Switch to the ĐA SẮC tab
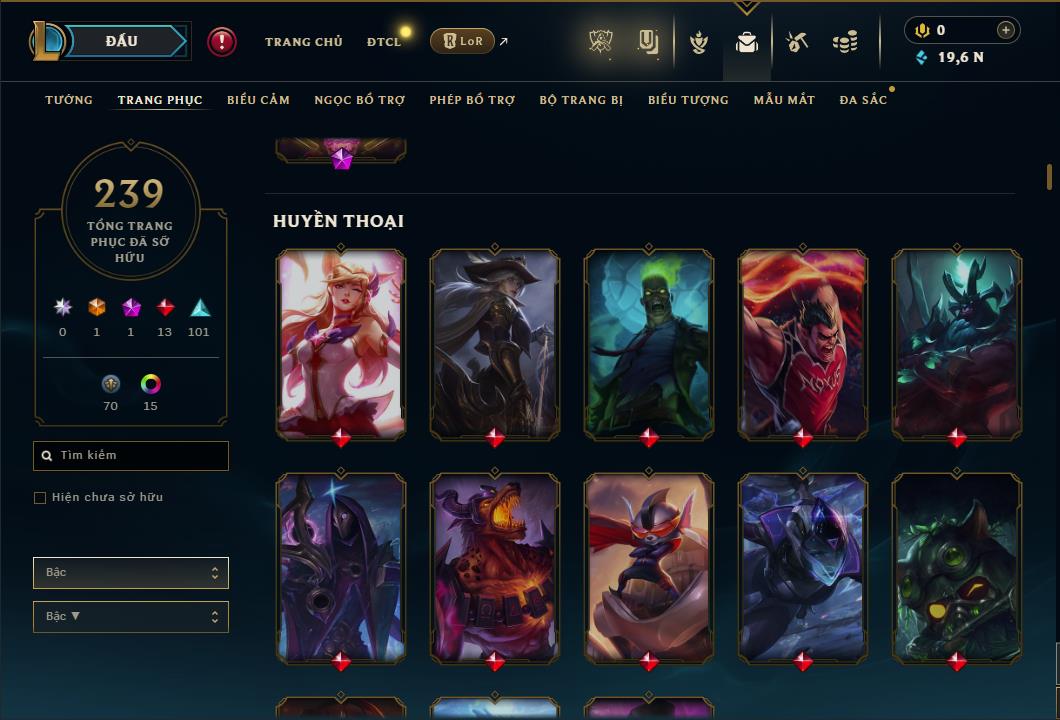This screenshot has height=720, width=1060. click(x=863, y=100)
